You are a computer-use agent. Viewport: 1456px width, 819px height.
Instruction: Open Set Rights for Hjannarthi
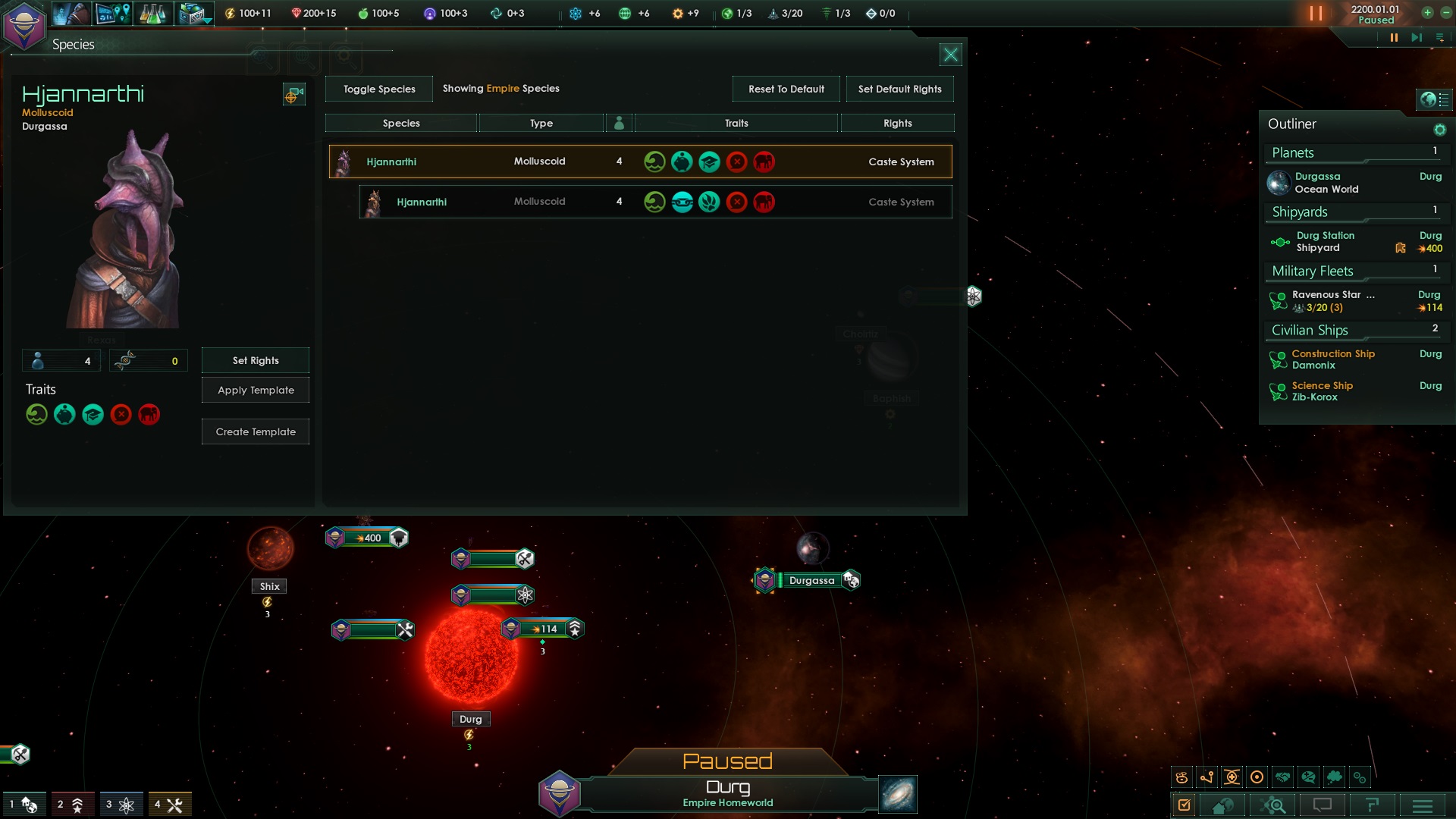pyautogui.click(x=256, y=360)
